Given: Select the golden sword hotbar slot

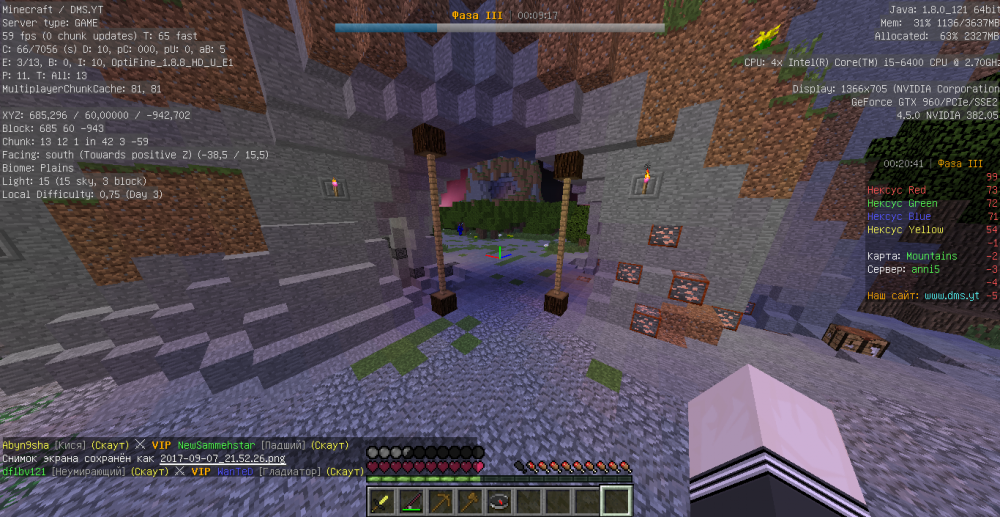Looking at the screenshot, I should [x=382, y=501].
